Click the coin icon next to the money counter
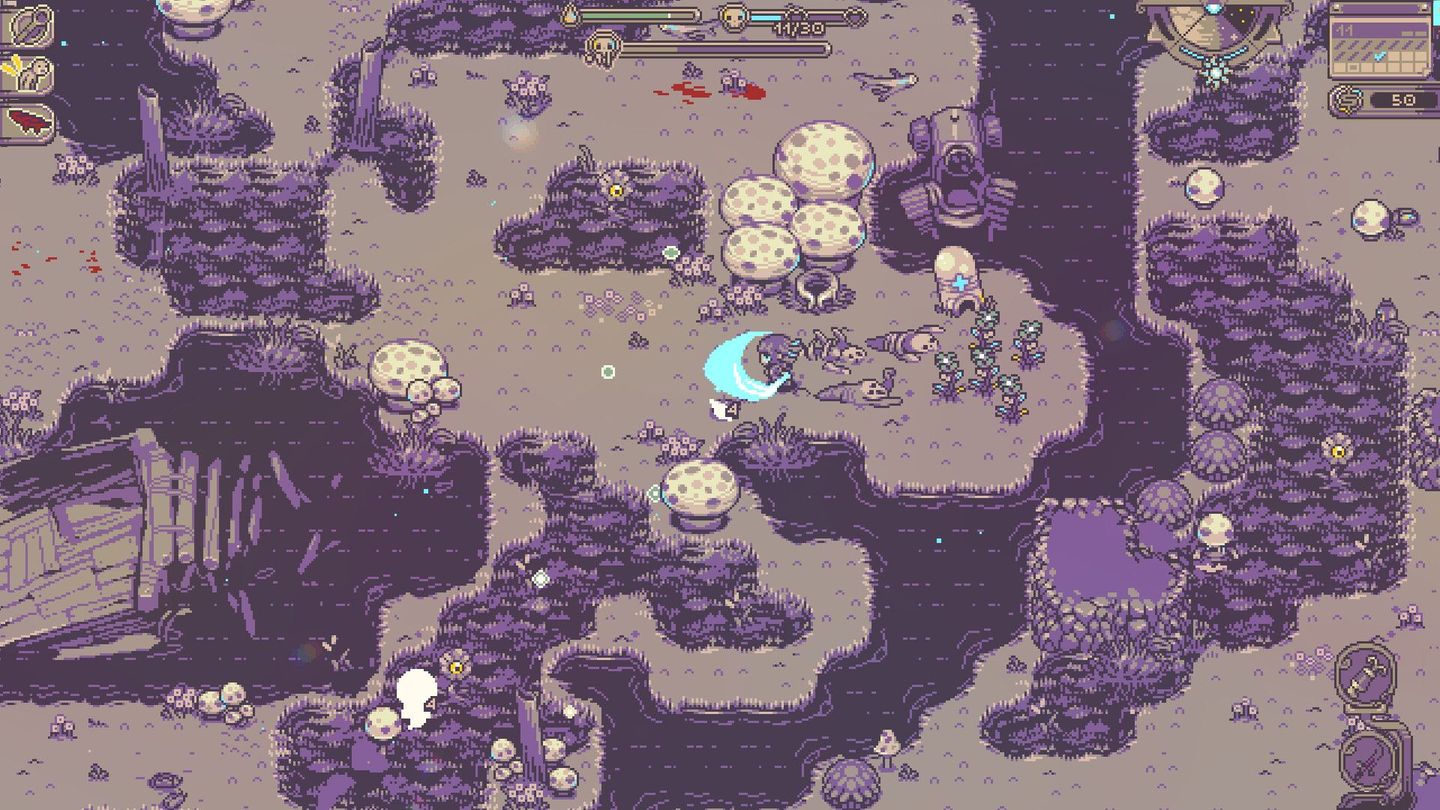The height and width of the screenshot is (810, 1440). [1347, 98]
